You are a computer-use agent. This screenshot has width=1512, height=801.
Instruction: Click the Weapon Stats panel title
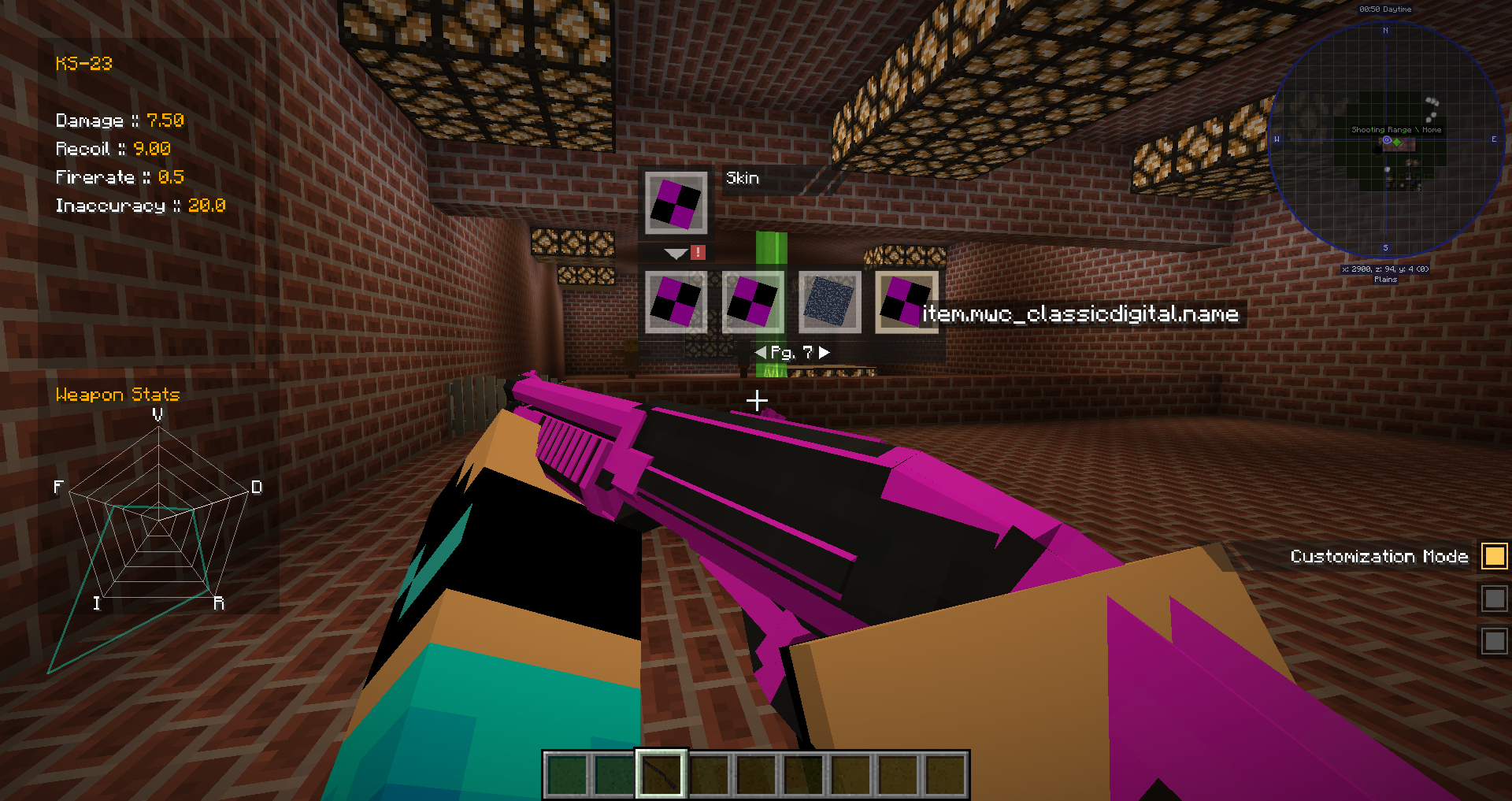click(x=117, y=395)
